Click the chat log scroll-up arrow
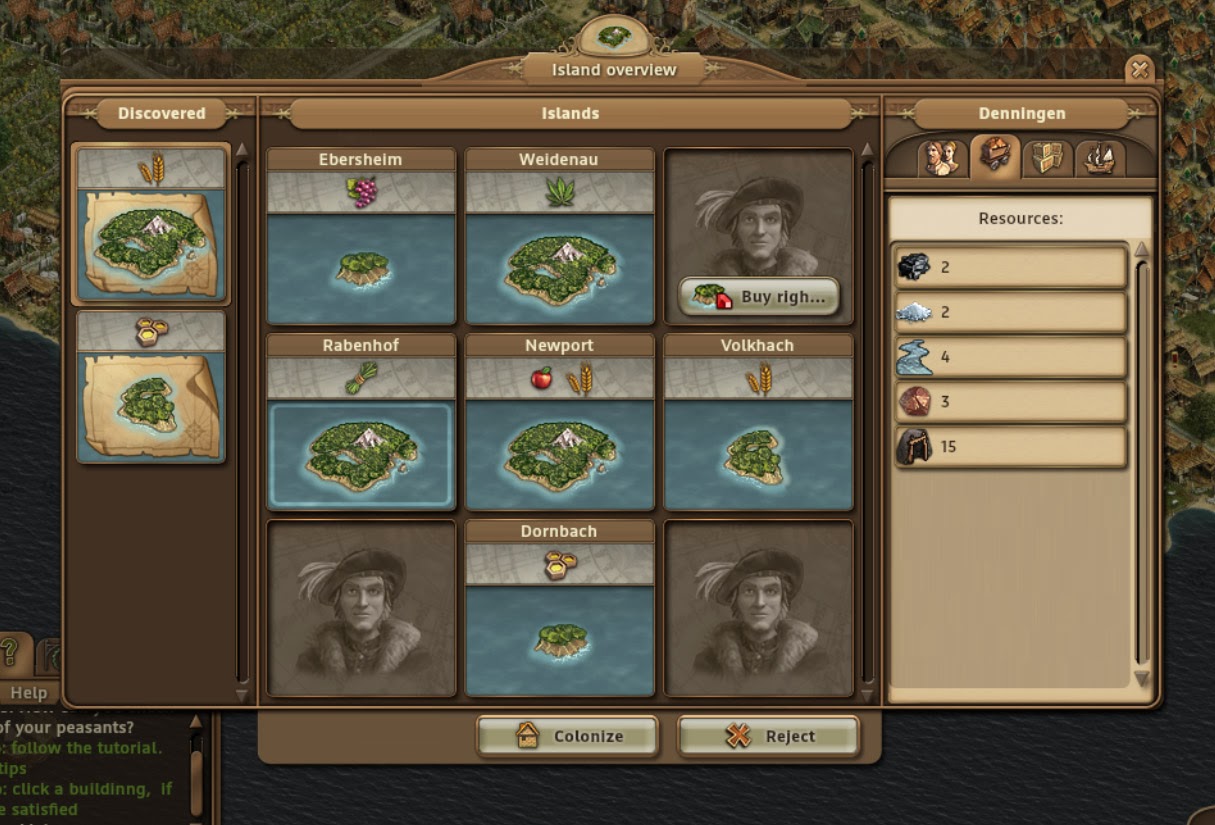This screenshot has width=1215, height=825. pos(196,722)
